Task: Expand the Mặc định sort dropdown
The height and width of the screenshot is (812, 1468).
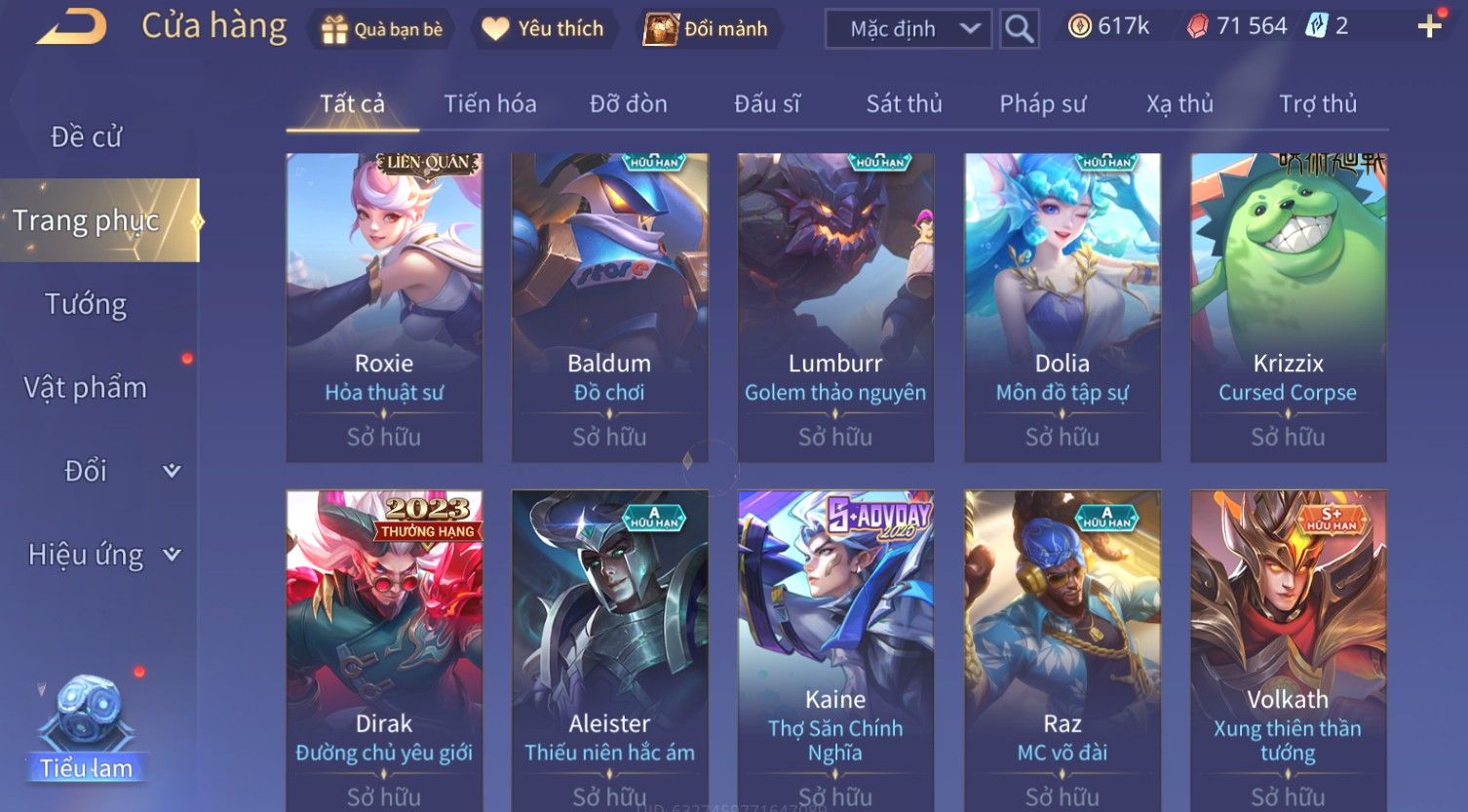Action: point(908,29)
